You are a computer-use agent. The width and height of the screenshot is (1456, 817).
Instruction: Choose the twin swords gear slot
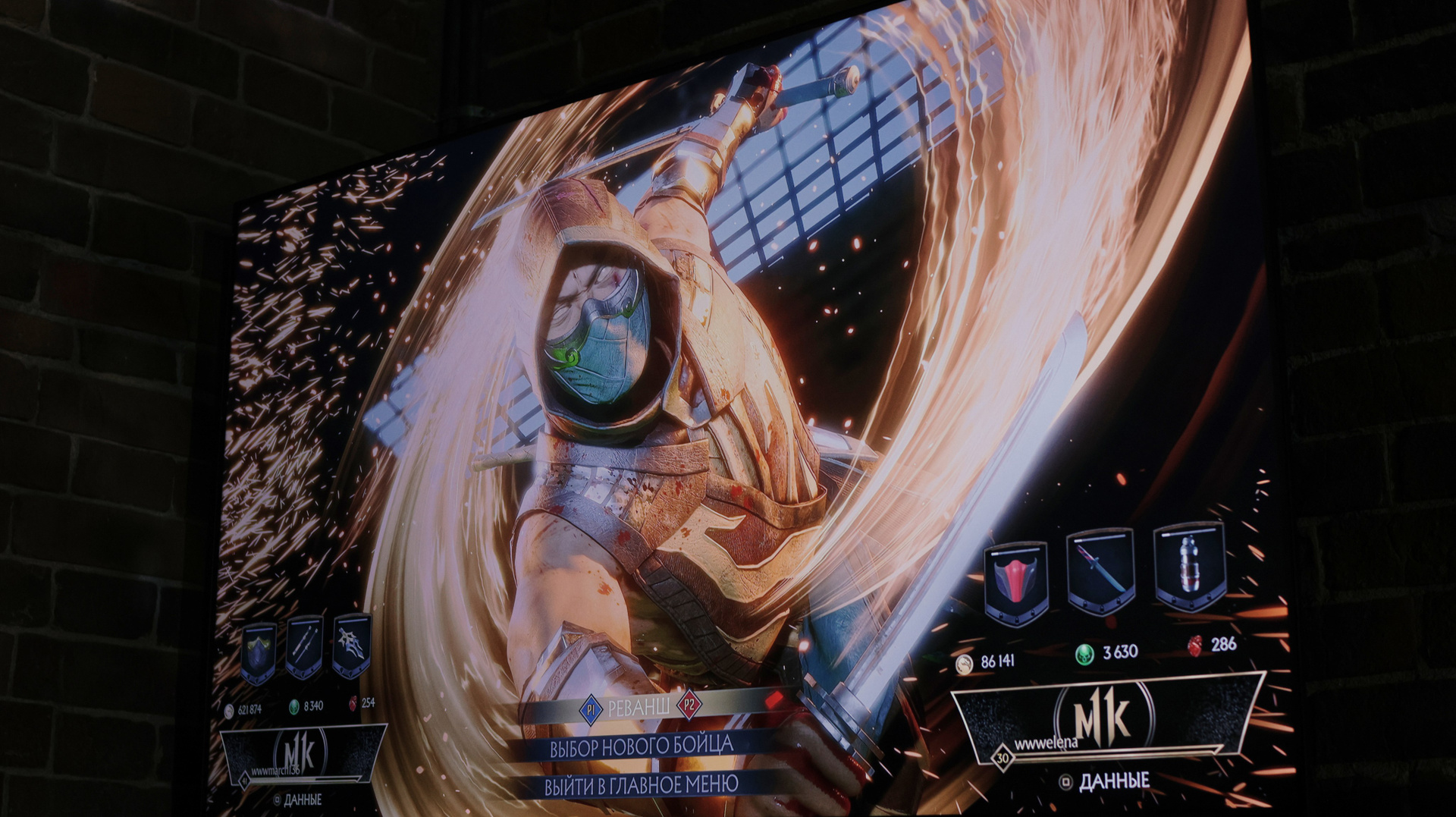tap(304, 647)
